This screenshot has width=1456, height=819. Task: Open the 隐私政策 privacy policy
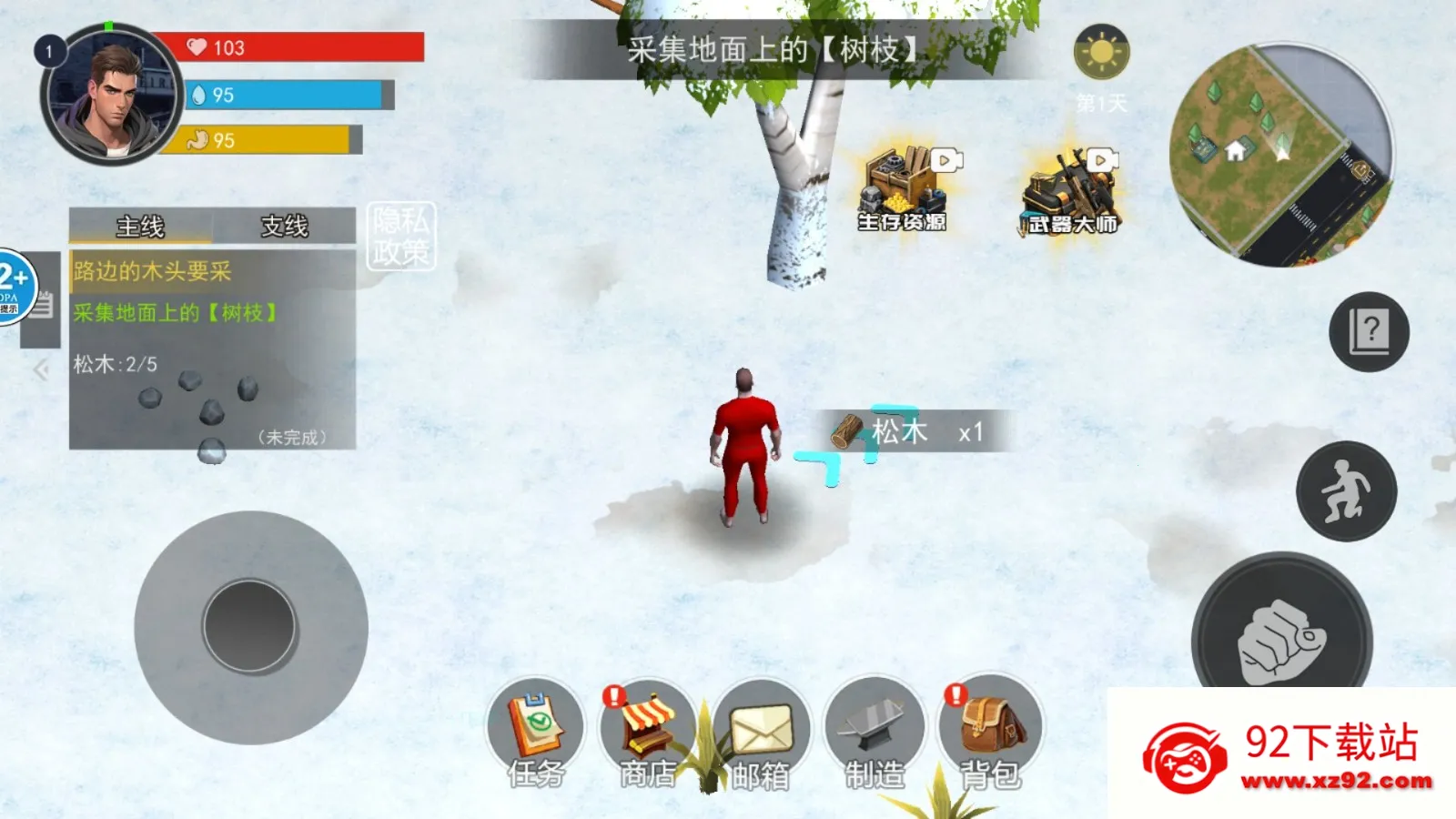pyautogui.click(x=403, y=234)
